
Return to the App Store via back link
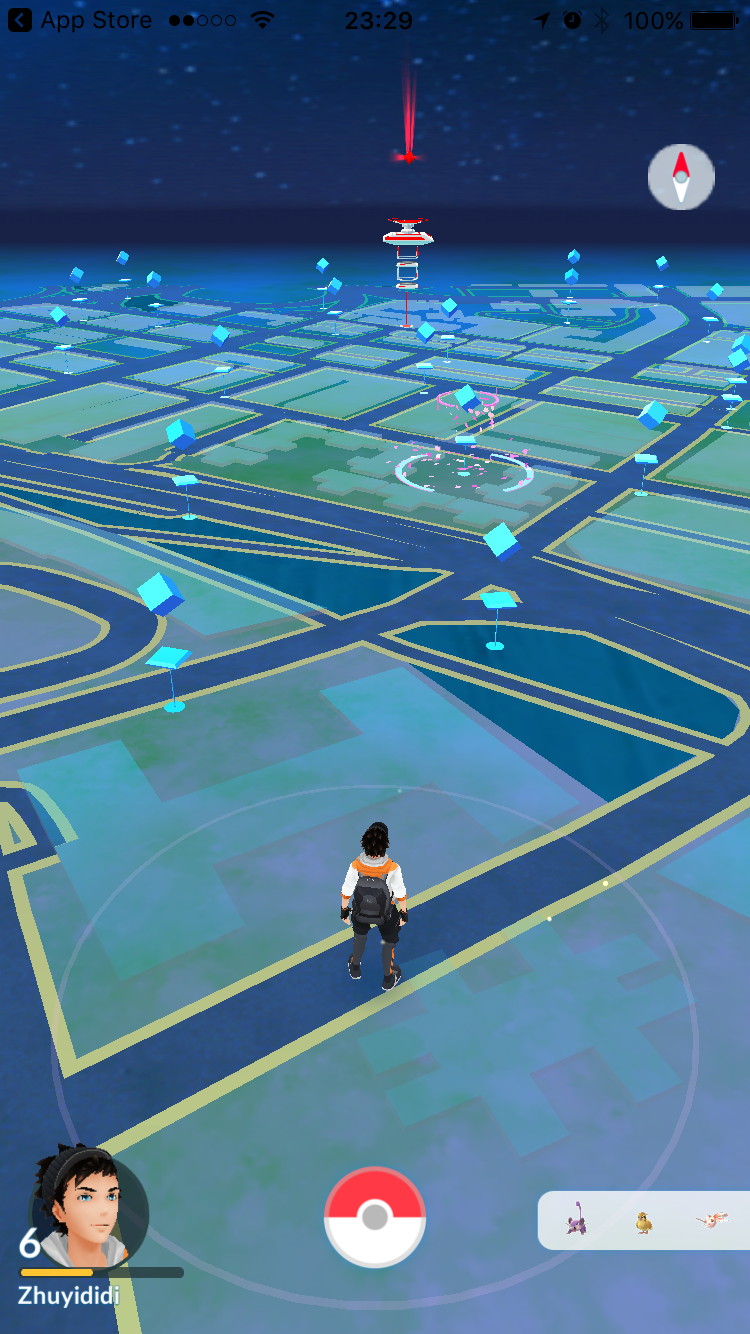click(x=80, y=20)
